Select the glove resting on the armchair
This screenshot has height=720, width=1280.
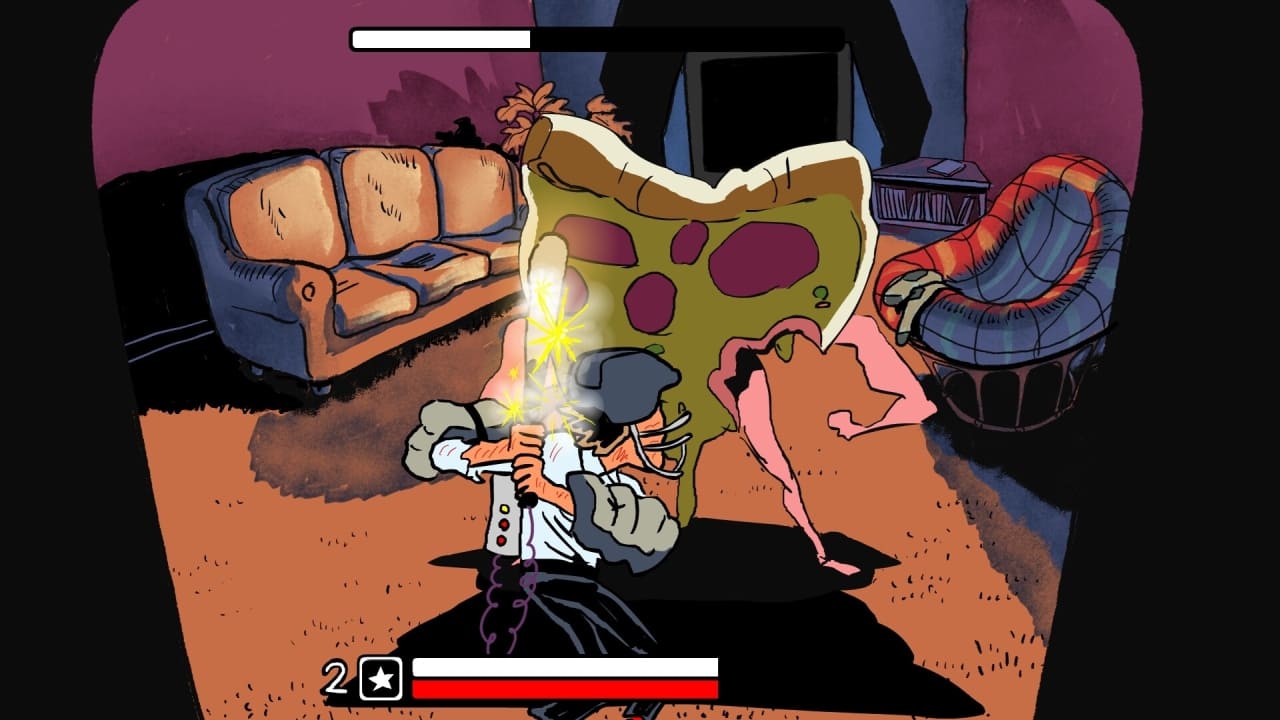(910, 295)
